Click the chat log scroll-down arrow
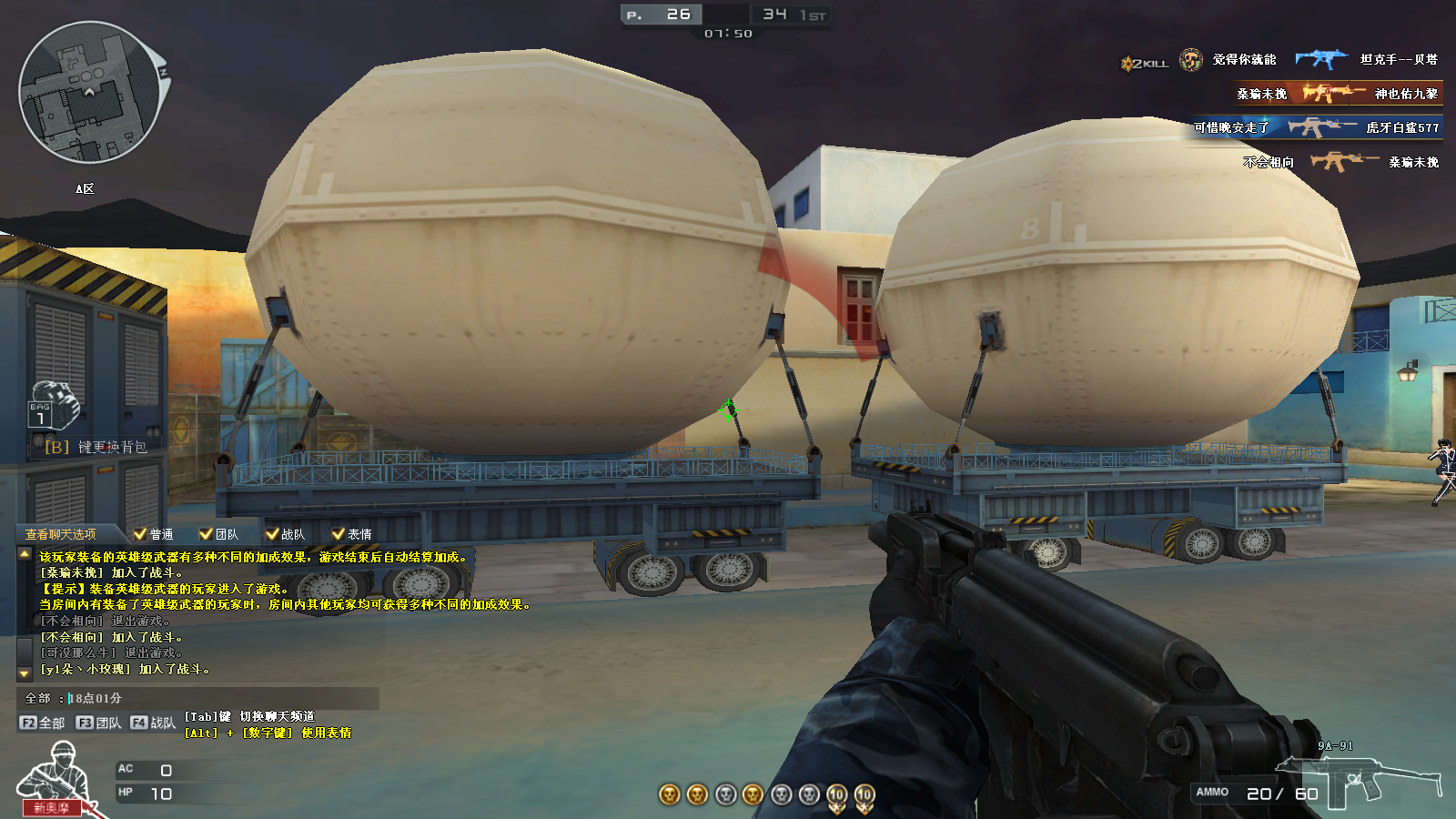This screenshot has width=1456, height=819. (25, 673)
